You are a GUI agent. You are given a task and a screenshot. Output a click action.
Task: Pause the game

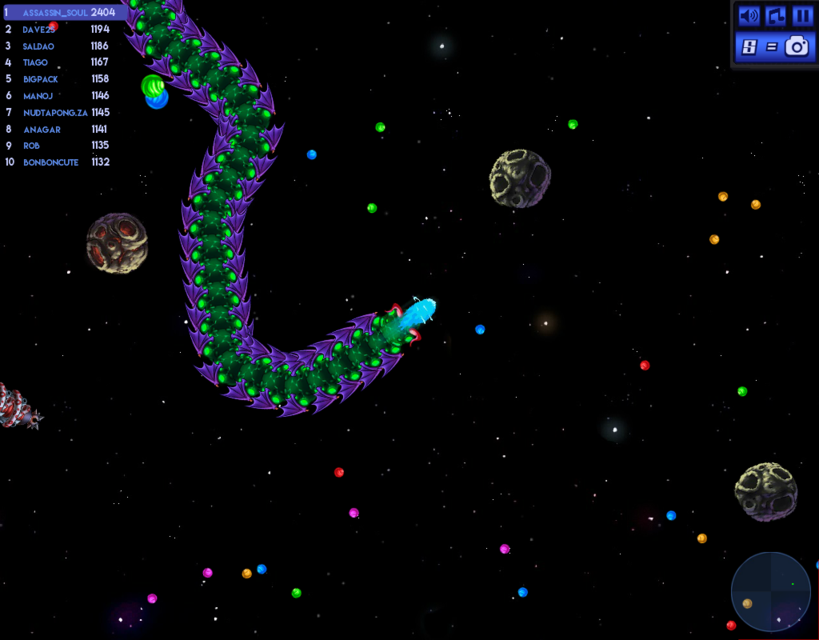pyautogui.click(x=802, y=16)
